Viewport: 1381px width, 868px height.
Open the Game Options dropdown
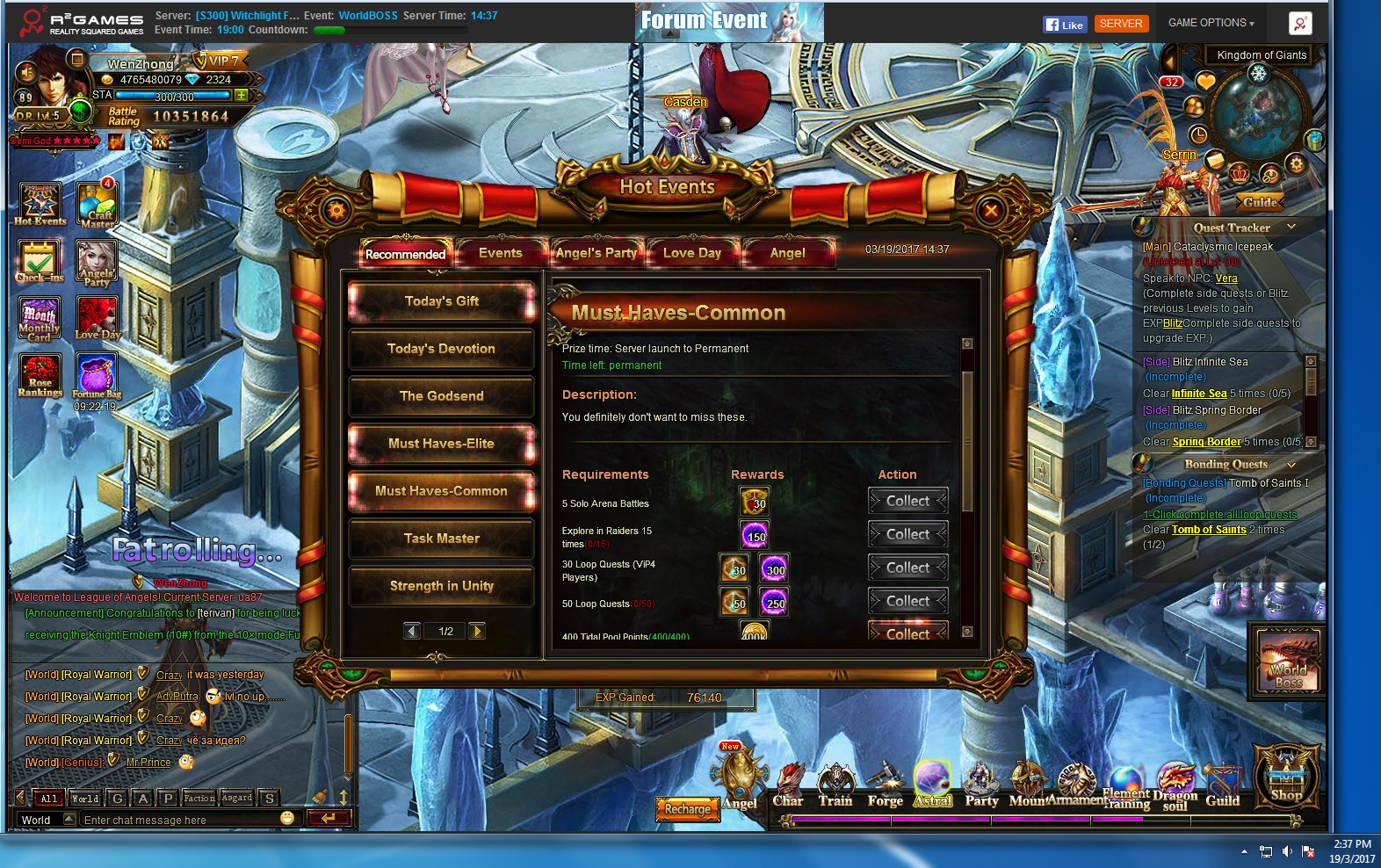pos(1211,23)
